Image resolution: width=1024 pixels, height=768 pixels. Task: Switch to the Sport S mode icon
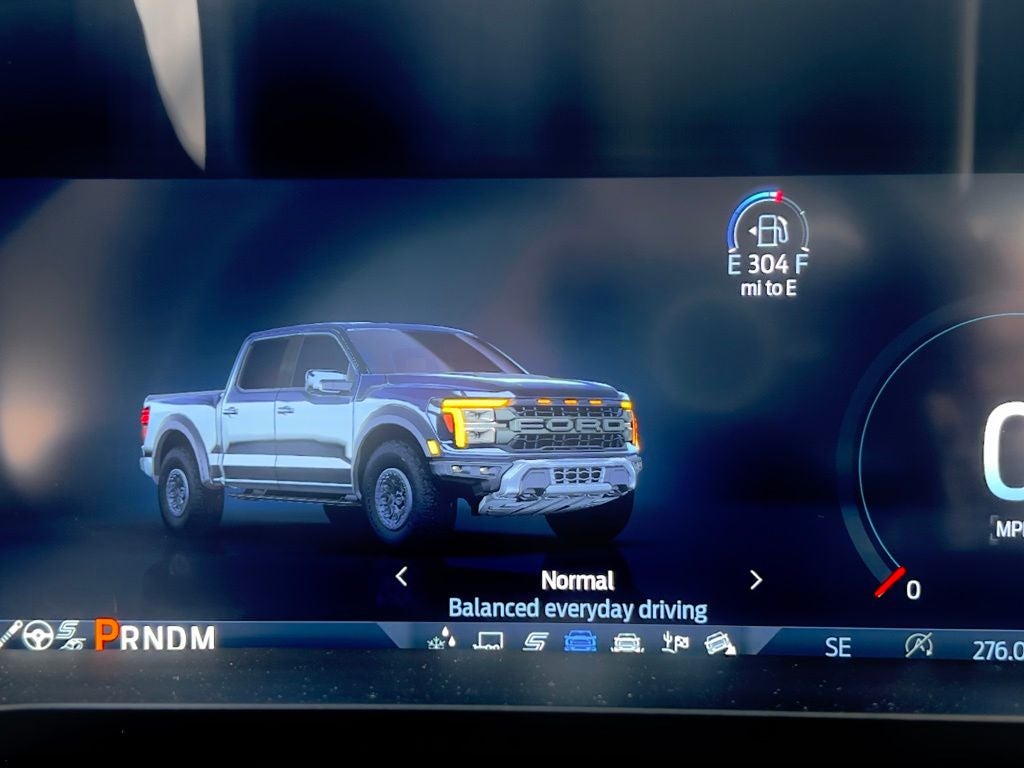[534, 641]
